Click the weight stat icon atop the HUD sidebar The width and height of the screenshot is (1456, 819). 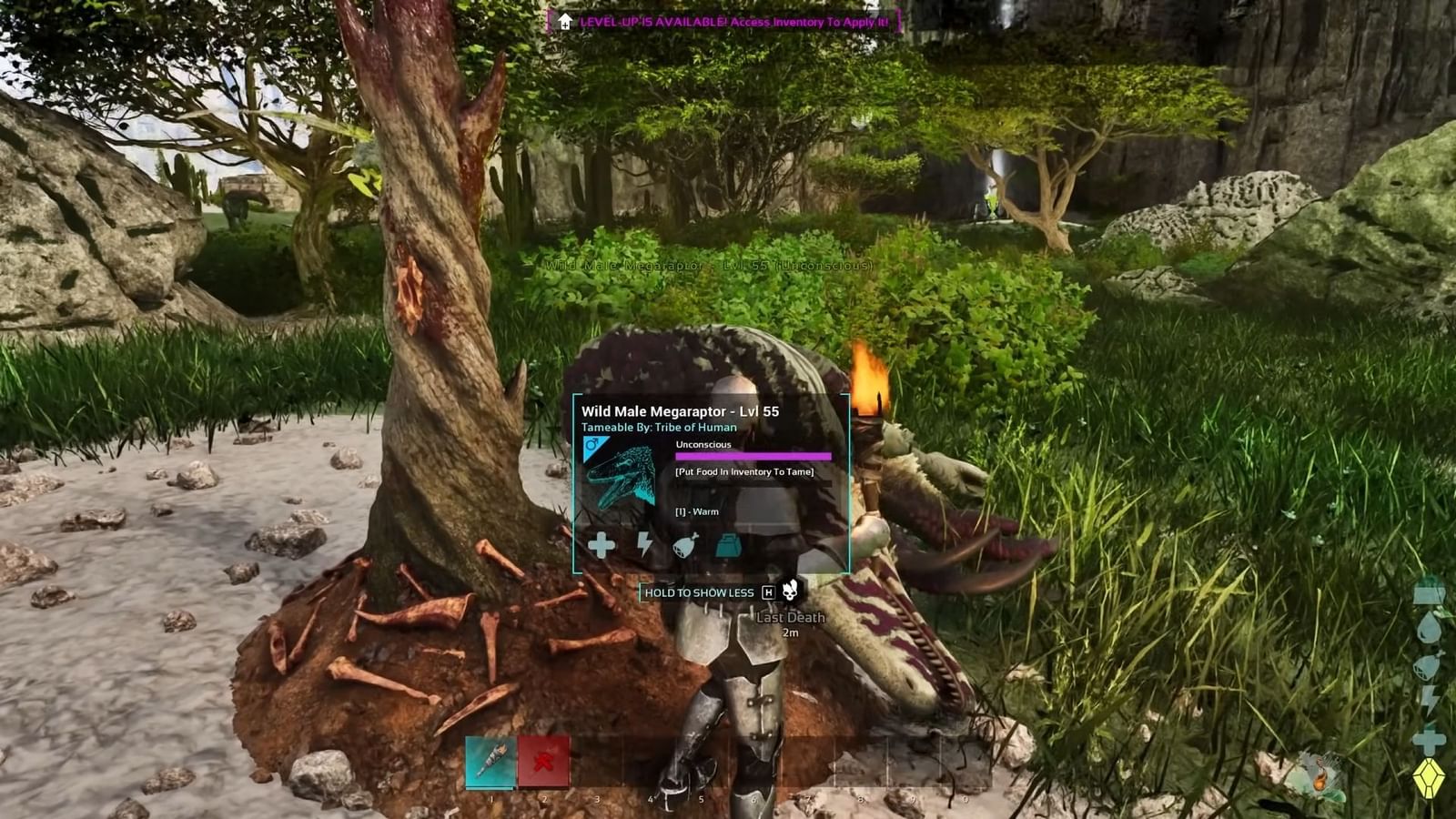pos(1428,593)
